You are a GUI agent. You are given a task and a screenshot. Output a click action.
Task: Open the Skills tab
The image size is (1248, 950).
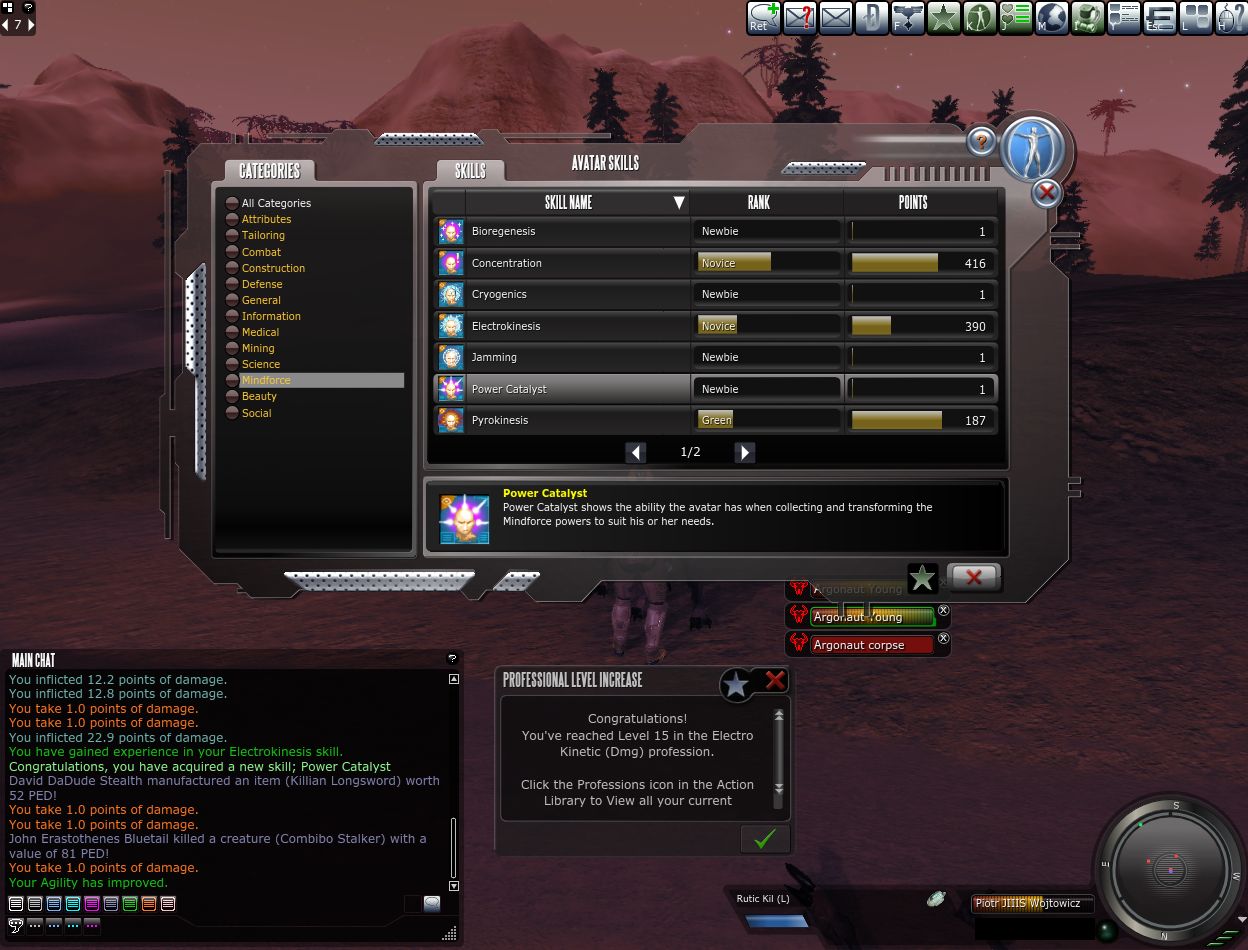pyautogui.click(x=470, y=171)
